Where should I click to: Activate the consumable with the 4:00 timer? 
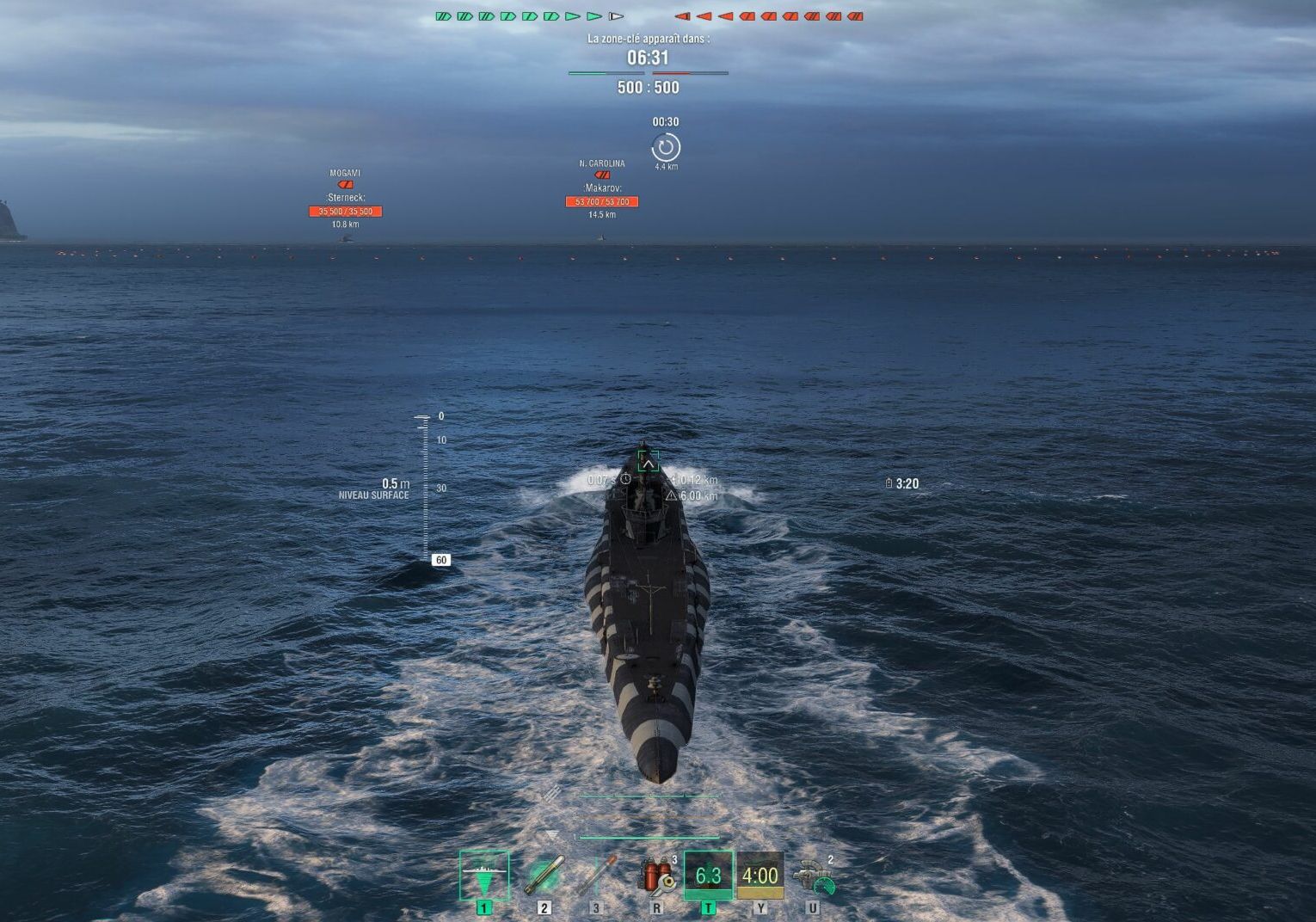pyautogui.click(x=760, y=874)
